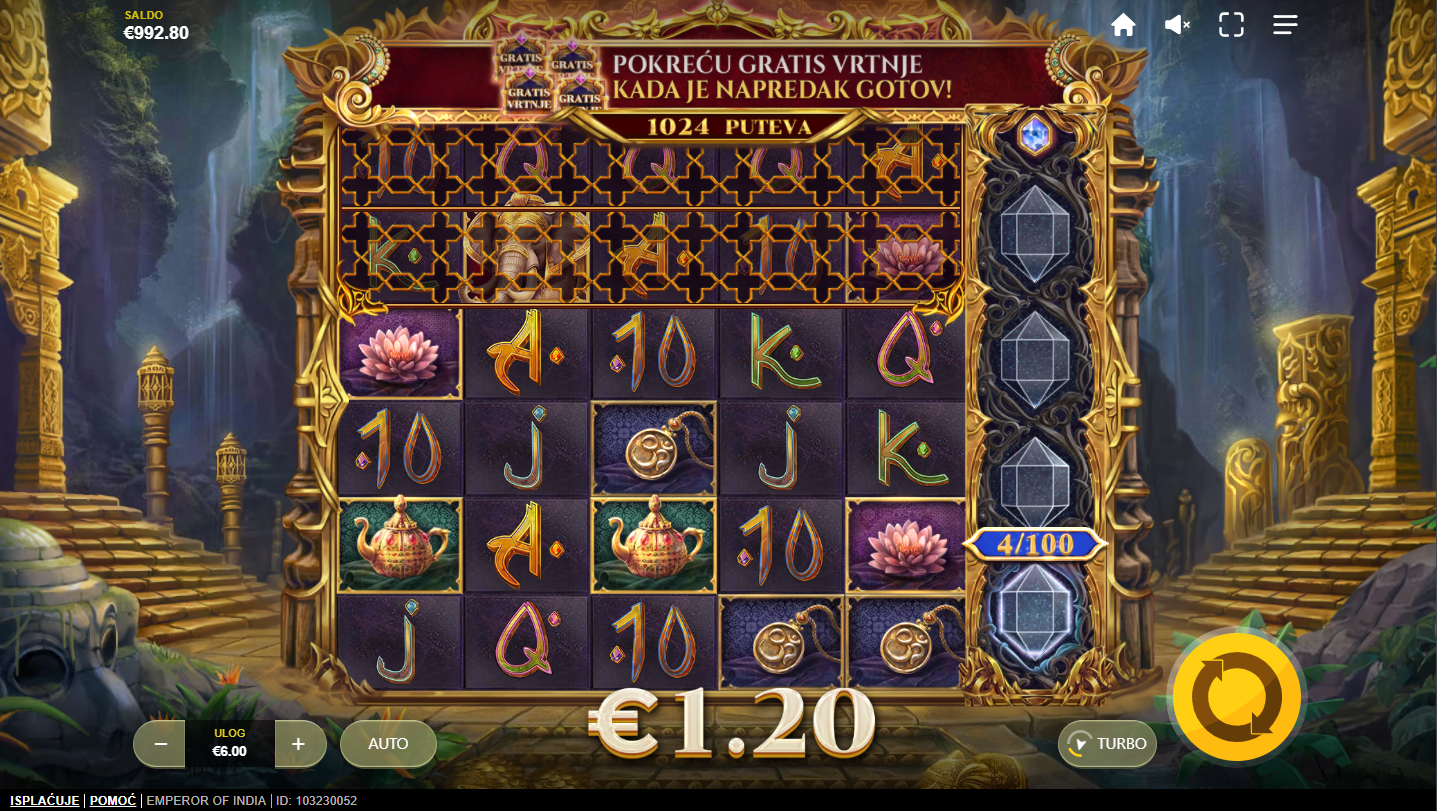Image resolution: width=1437 pixels, height=811 pixels.
Task: Decrease the bet with the minus button
Action: 162,744
